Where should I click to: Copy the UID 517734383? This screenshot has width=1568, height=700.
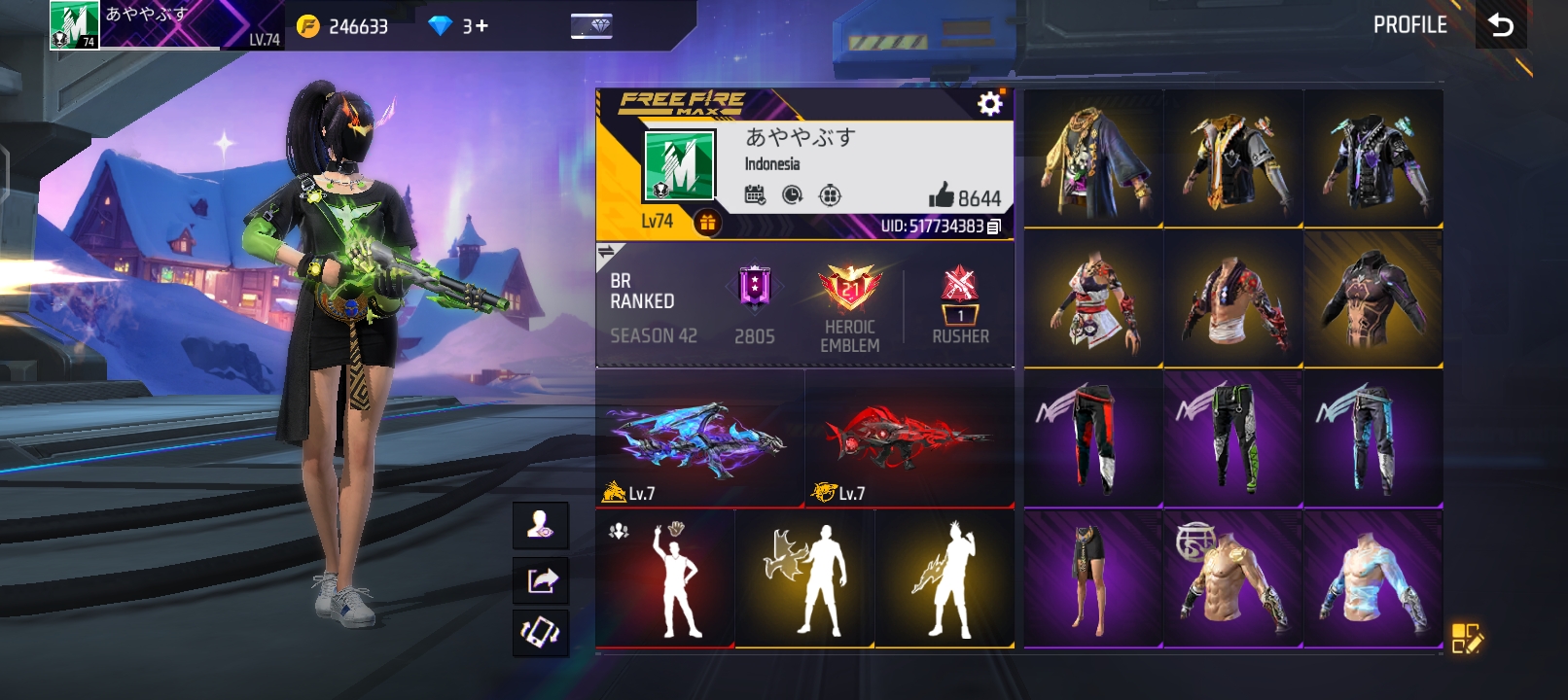pos(993,227)
